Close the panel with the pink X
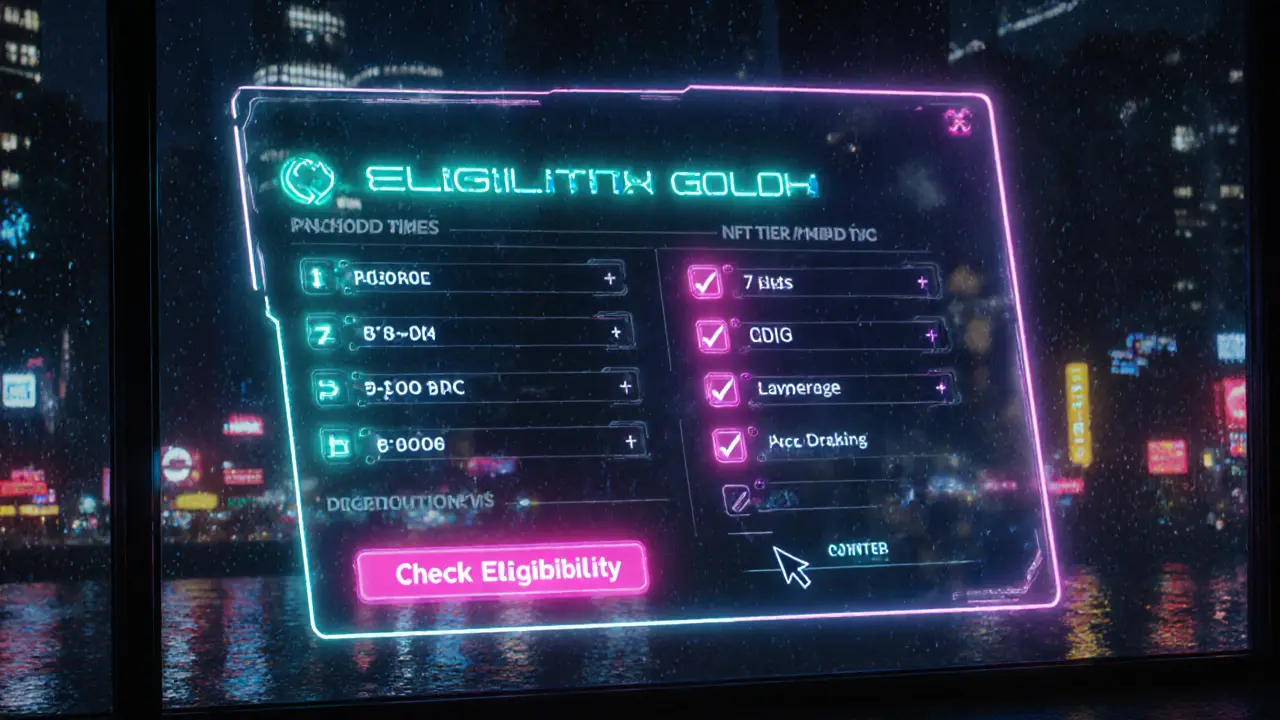 click(x=958, y=122)
